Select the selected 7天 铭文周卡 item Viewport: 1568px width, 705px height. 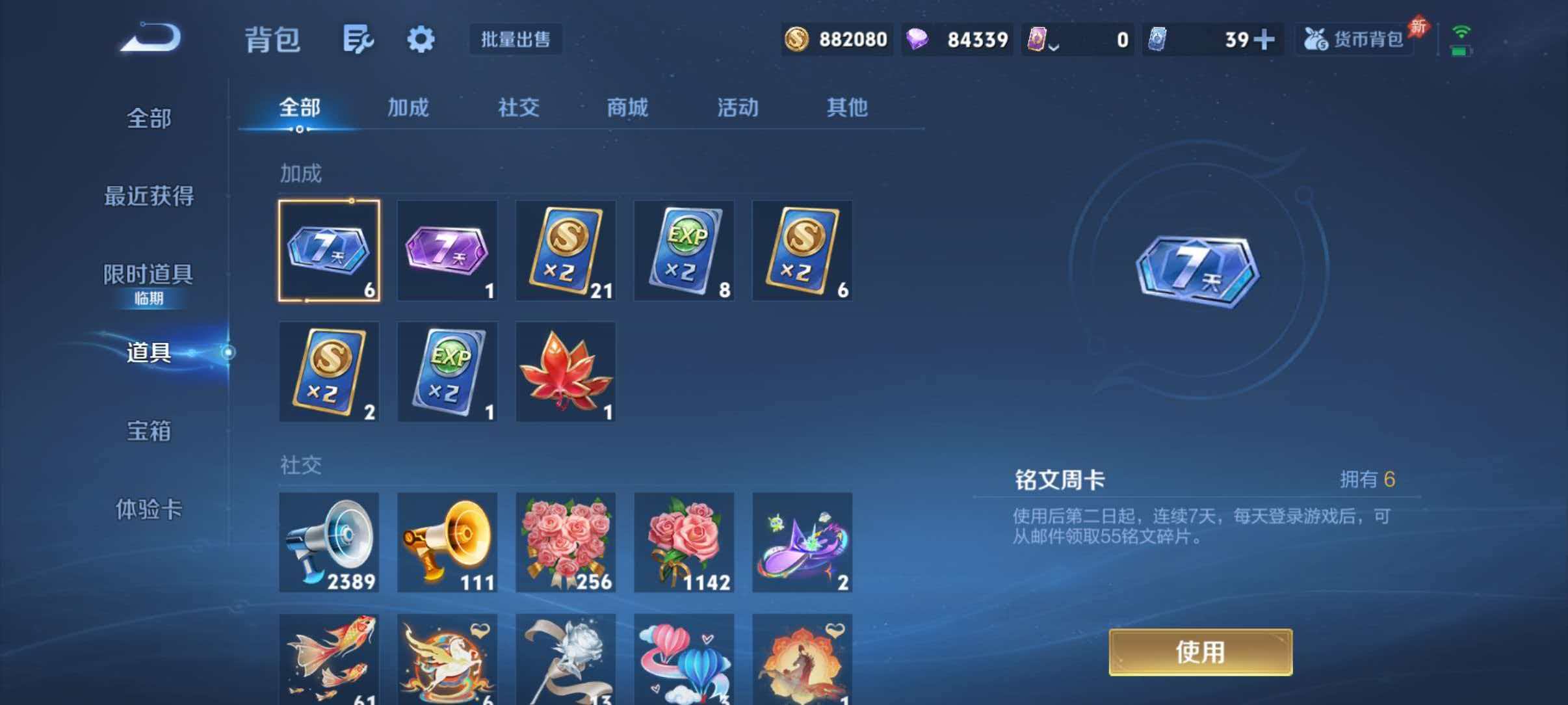(329, 250)
